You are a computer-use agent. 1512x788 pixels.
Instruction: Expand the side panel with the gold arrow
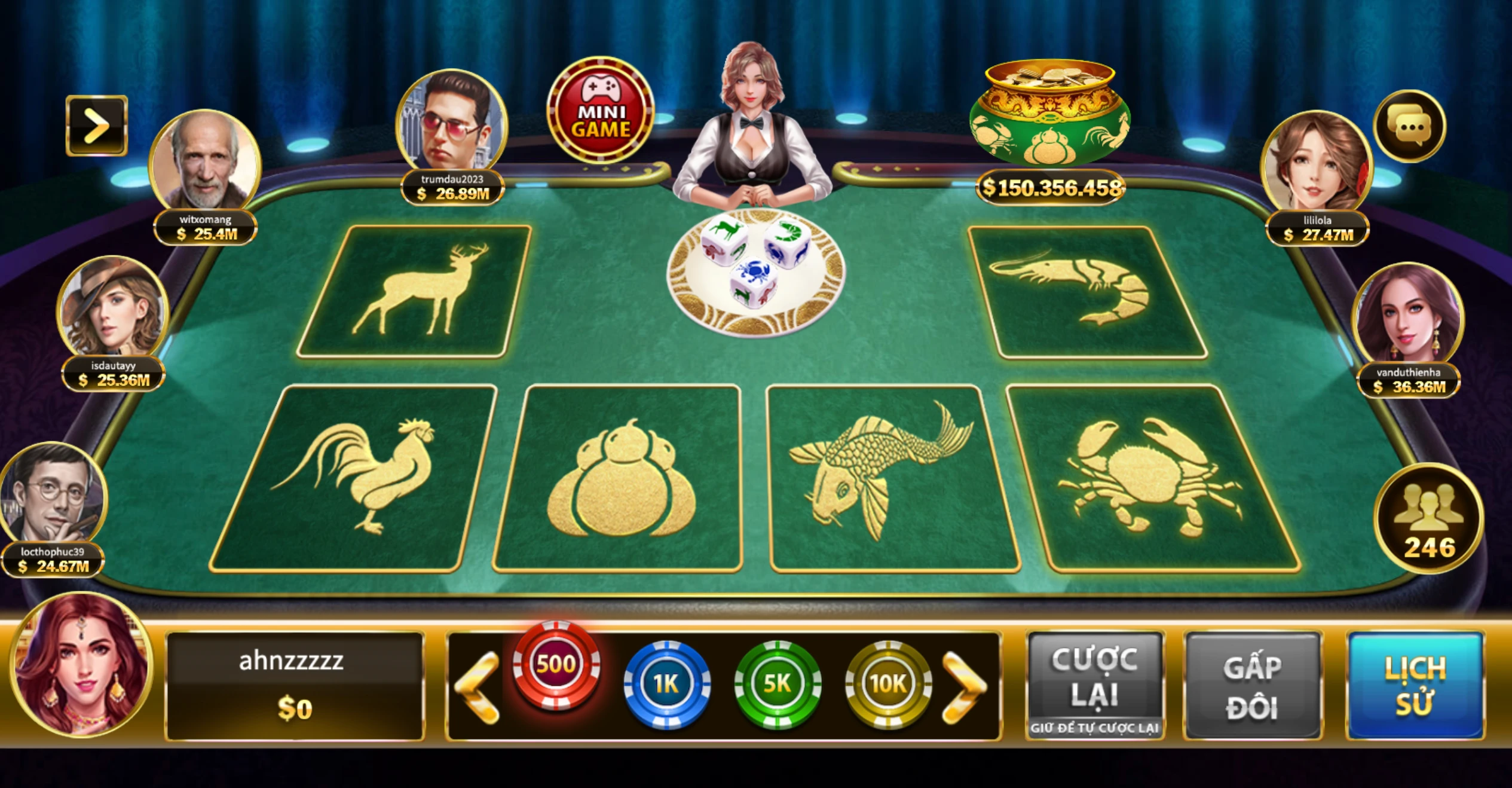[97, 126]
